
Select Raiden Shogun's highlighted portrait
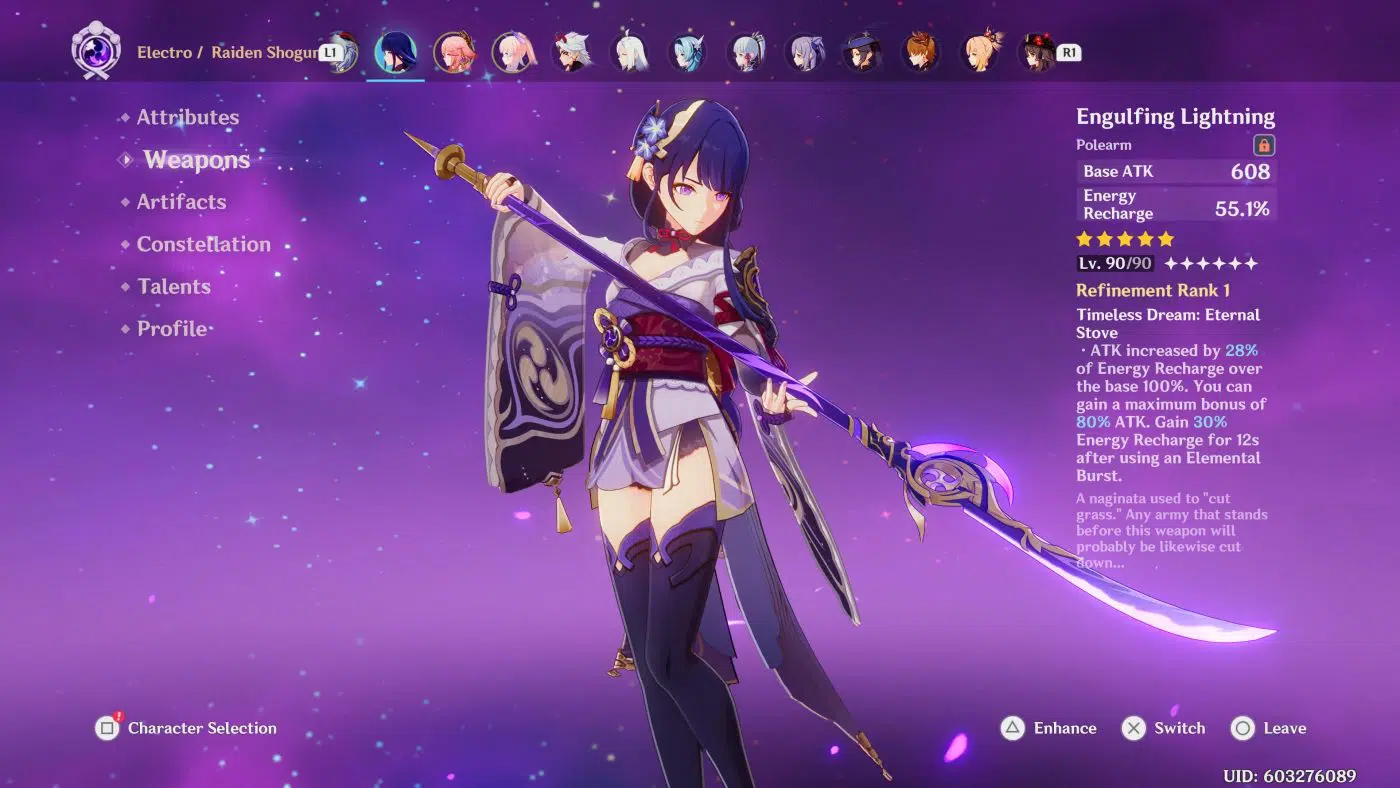(395, 52)
